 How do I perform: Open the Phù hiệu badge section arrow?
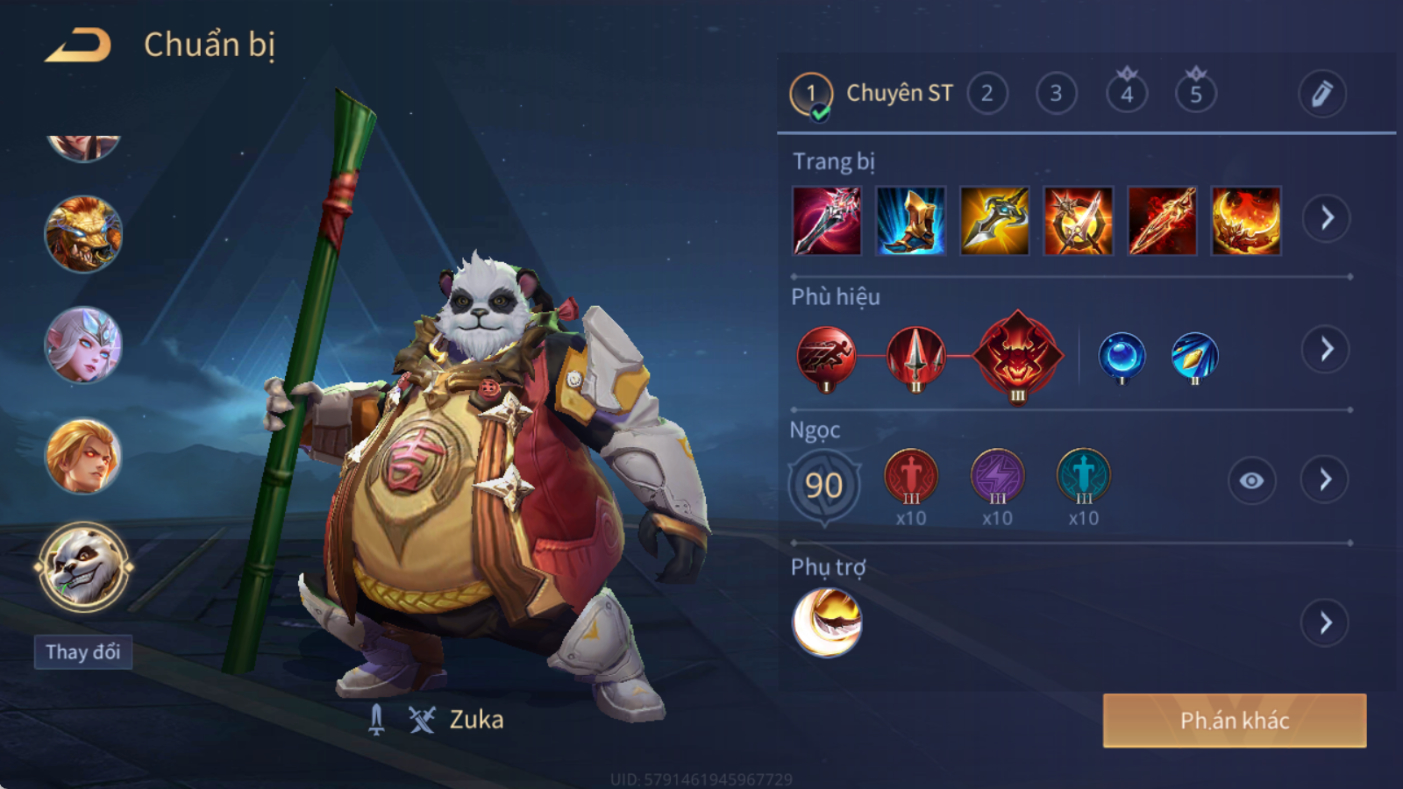click(1326, 349)
